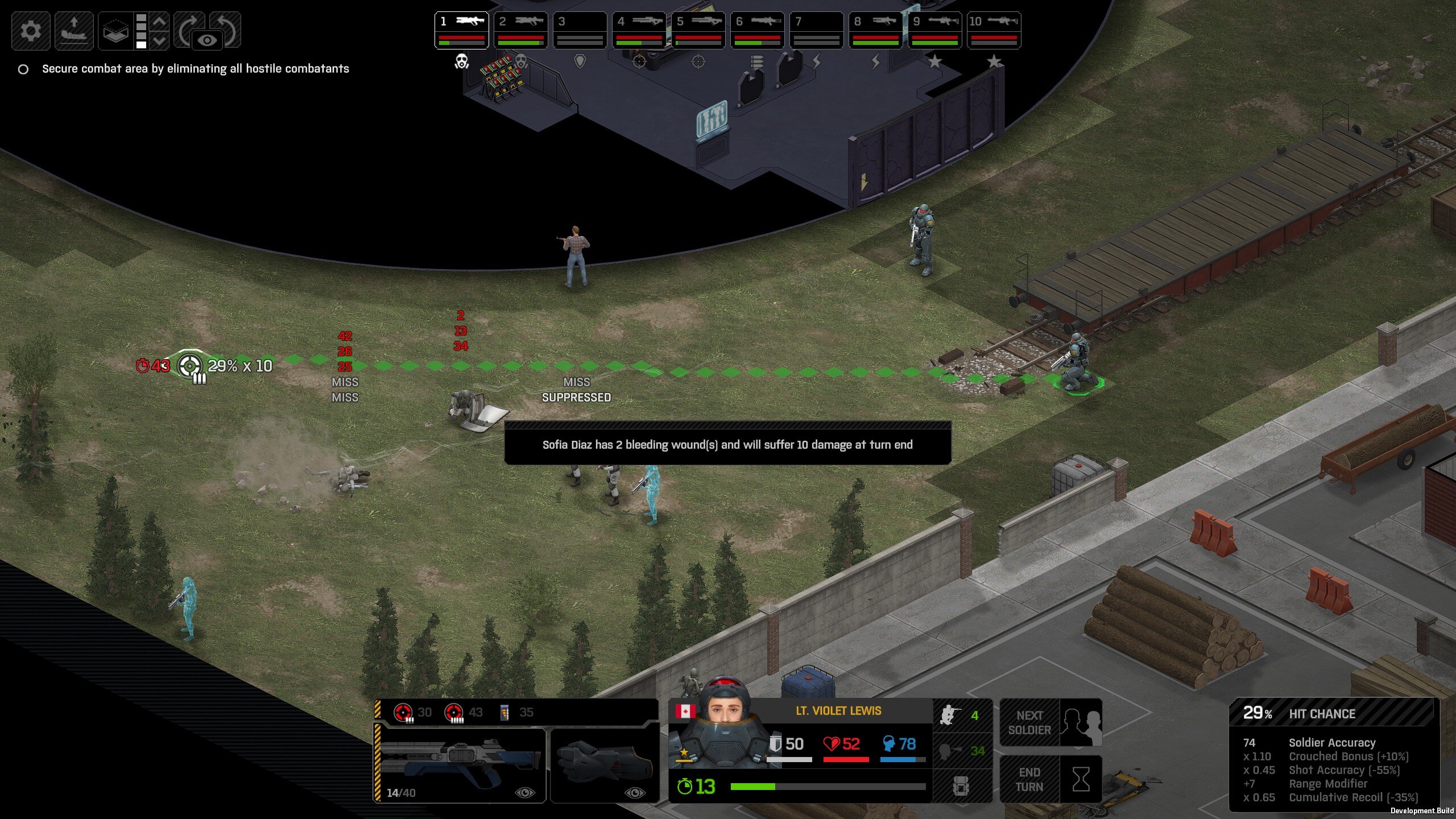Image resolution: width=1456 pixels, height=819 pixels.
Task: Choose soldier slot 6
Action: pyautogui.click(x=757, y=30)
